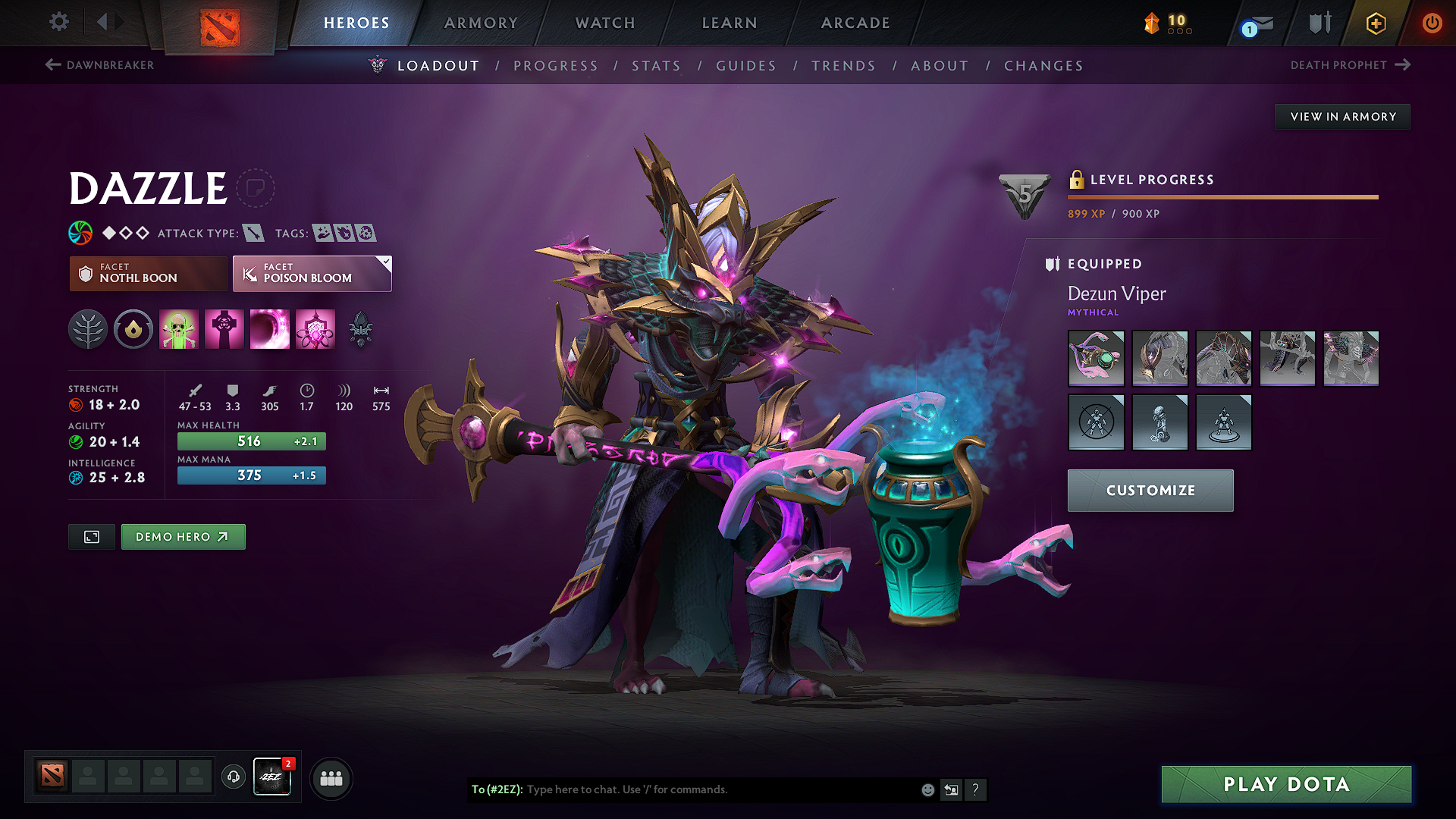Open the ARMORY menu
The image size is (1456, 819).
tap(480, 23)
